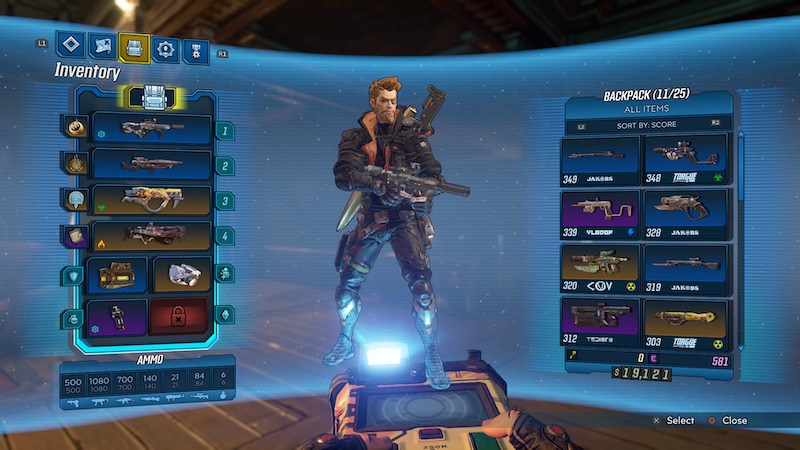Open the gear-icon tab

(x=166, y=48)
